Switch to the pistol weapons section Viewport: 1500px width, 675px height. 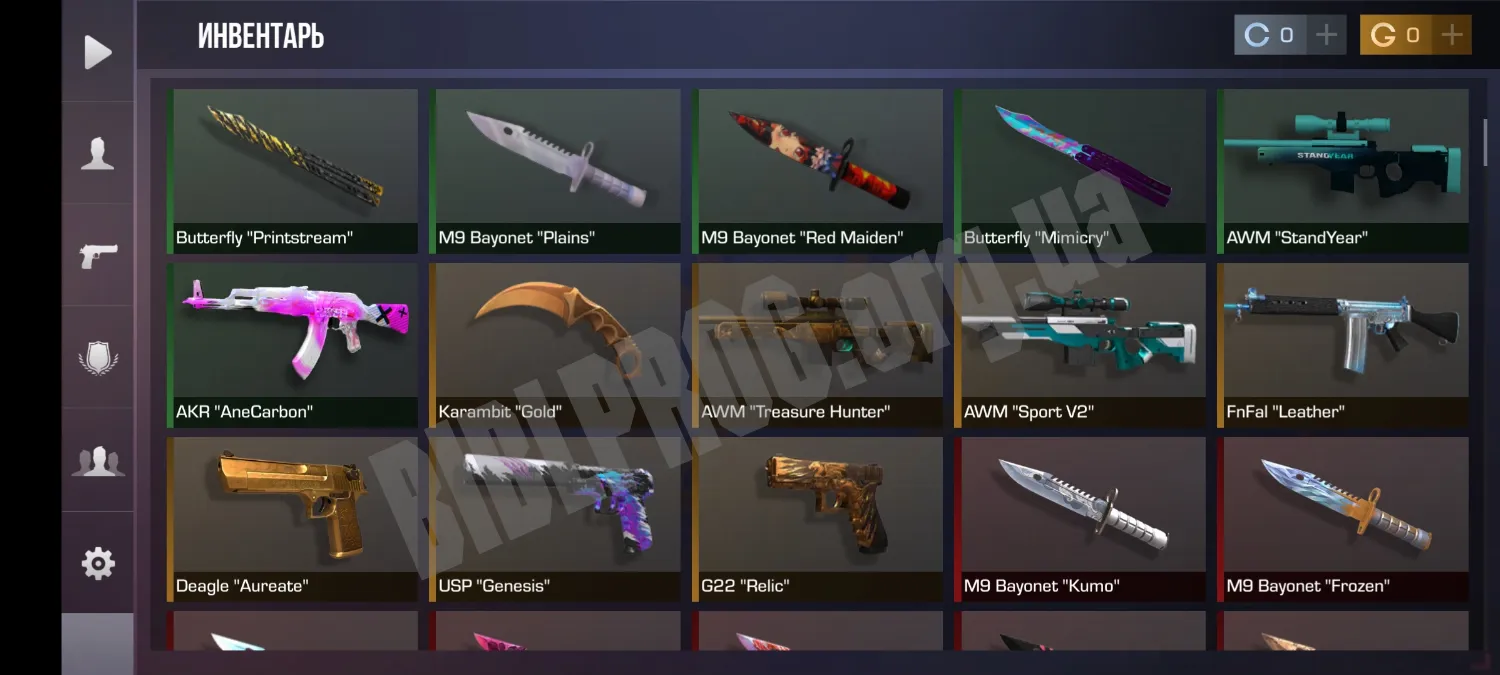(x=98, y=255)
